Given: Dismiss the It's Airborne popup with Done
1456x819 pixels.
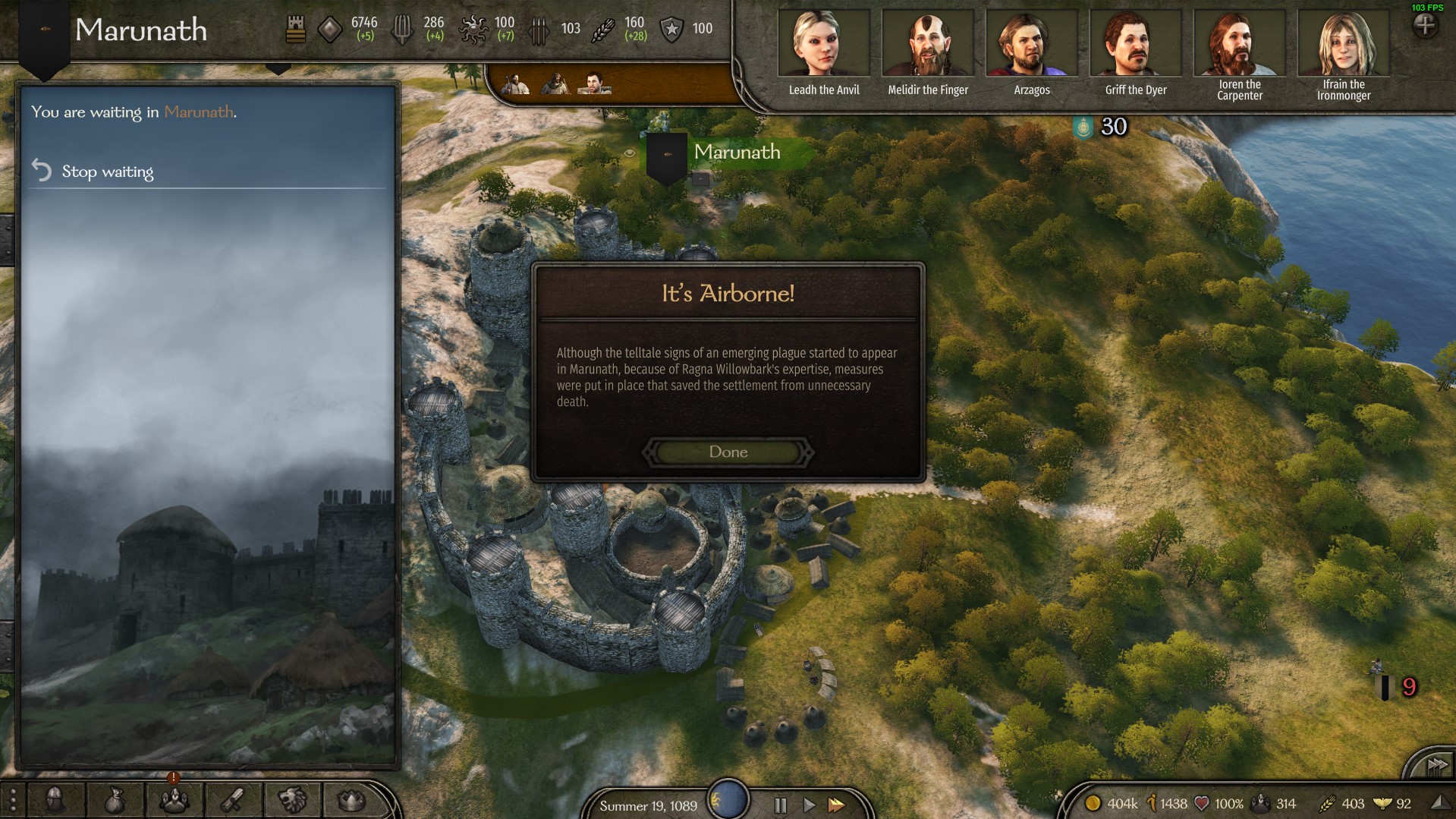Looking at the screenshot, I should click(728, 452).
